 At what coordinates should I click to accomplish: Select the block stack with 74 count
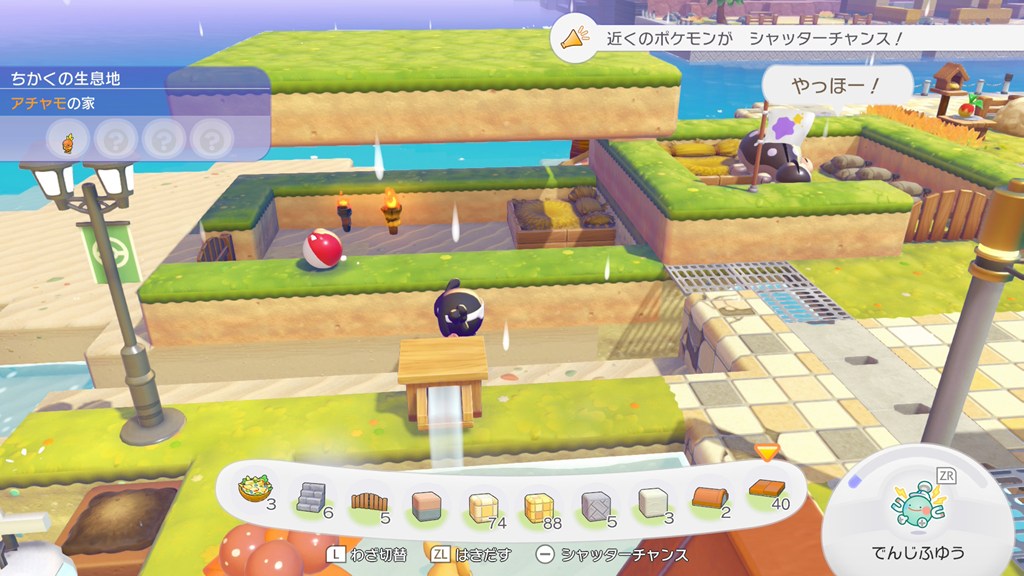click(483, 507)
